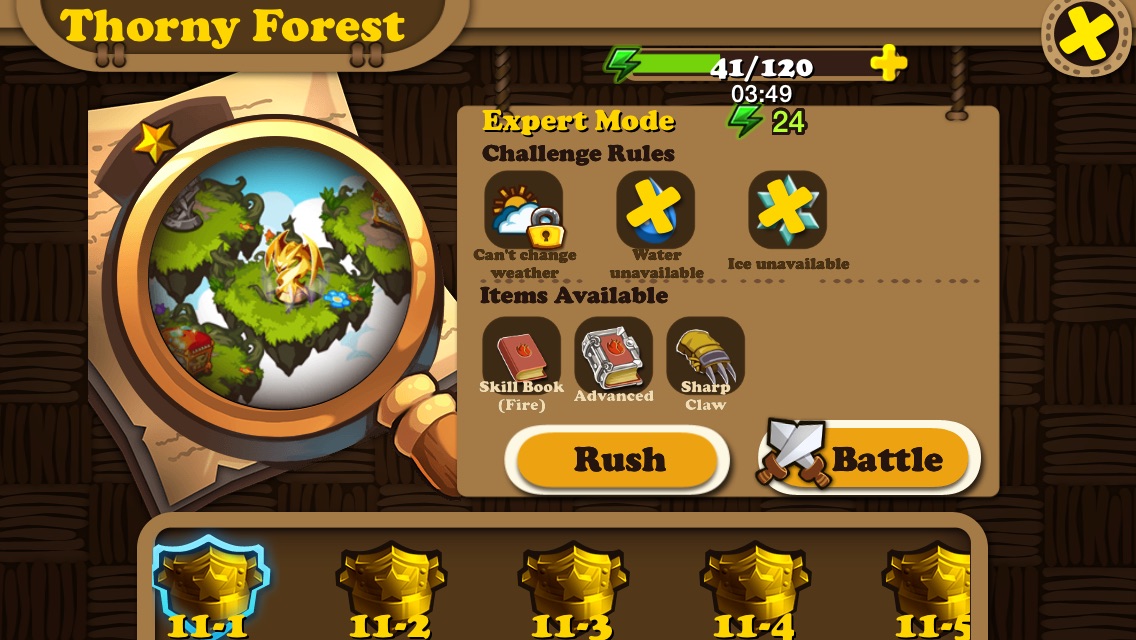
Task: Tap the Ice unavailable rule icon
Action: pos(788,210)
